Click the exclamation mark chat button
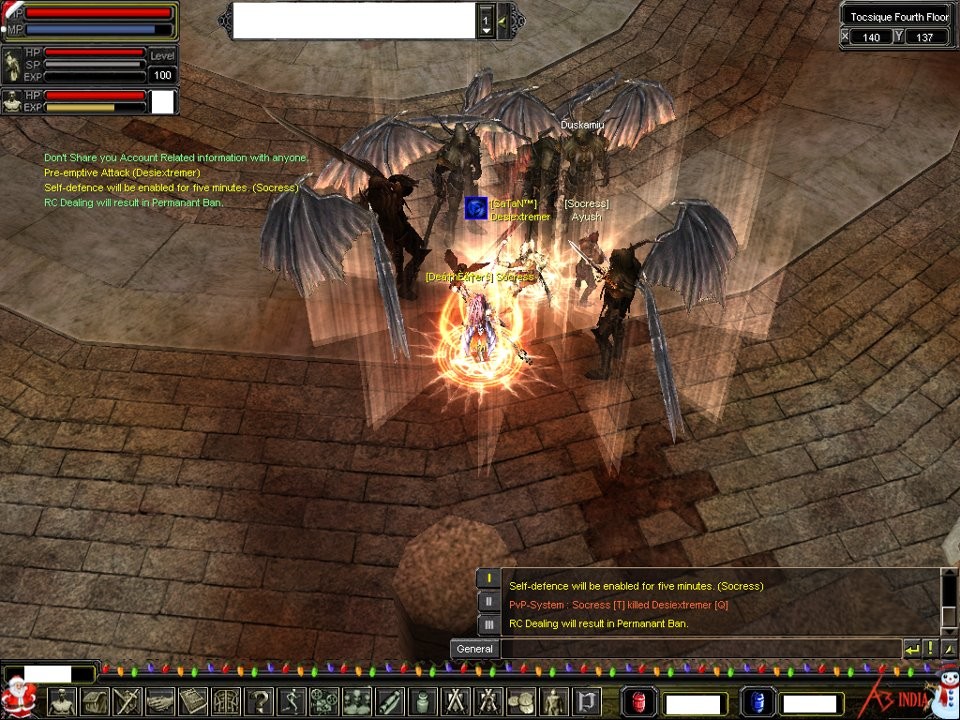This screenshot has width=960, height=720. point(930,649)
